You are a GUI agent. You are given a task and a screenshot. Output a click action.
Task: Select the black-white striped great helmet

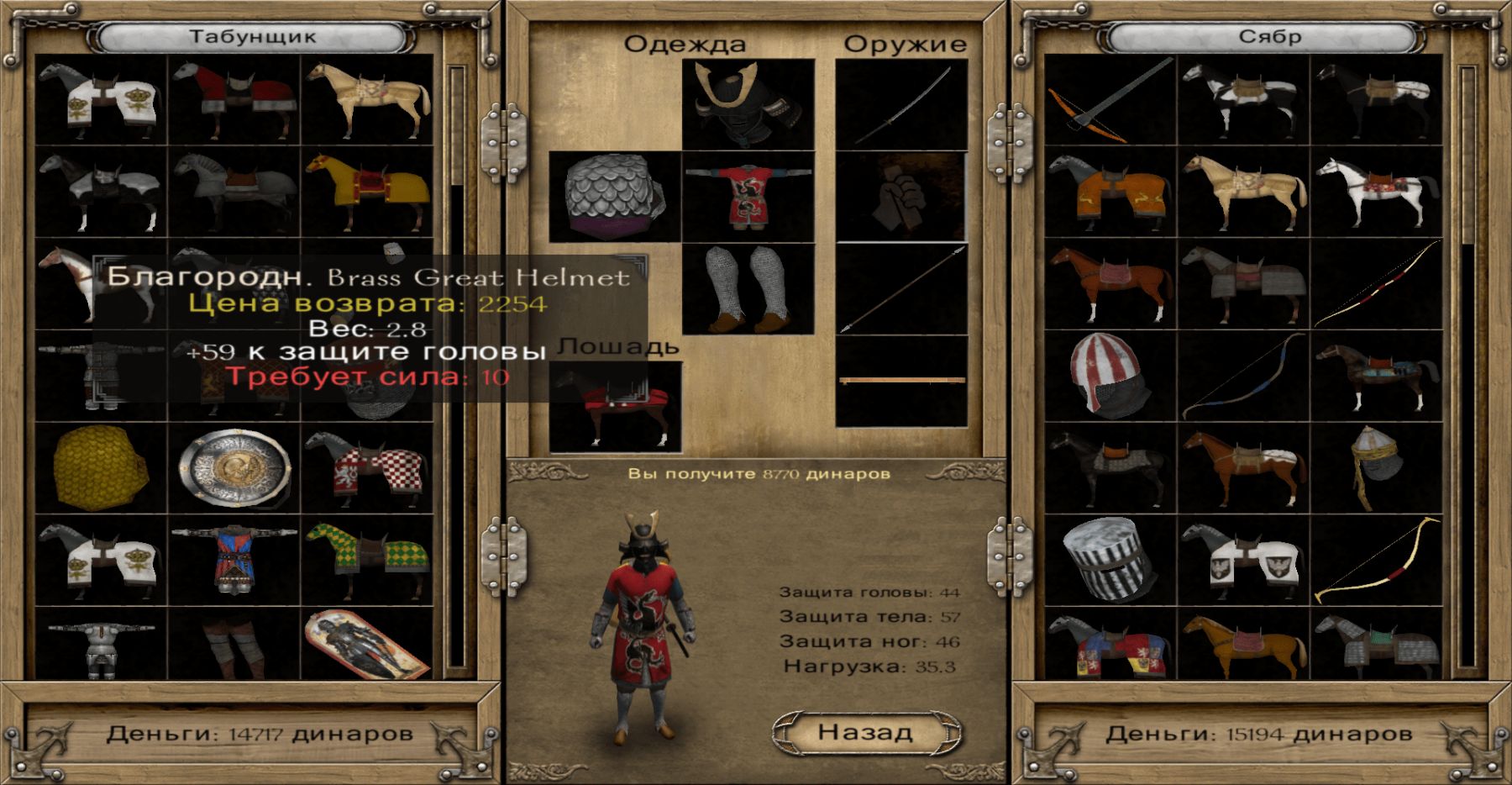point(1110,560)
